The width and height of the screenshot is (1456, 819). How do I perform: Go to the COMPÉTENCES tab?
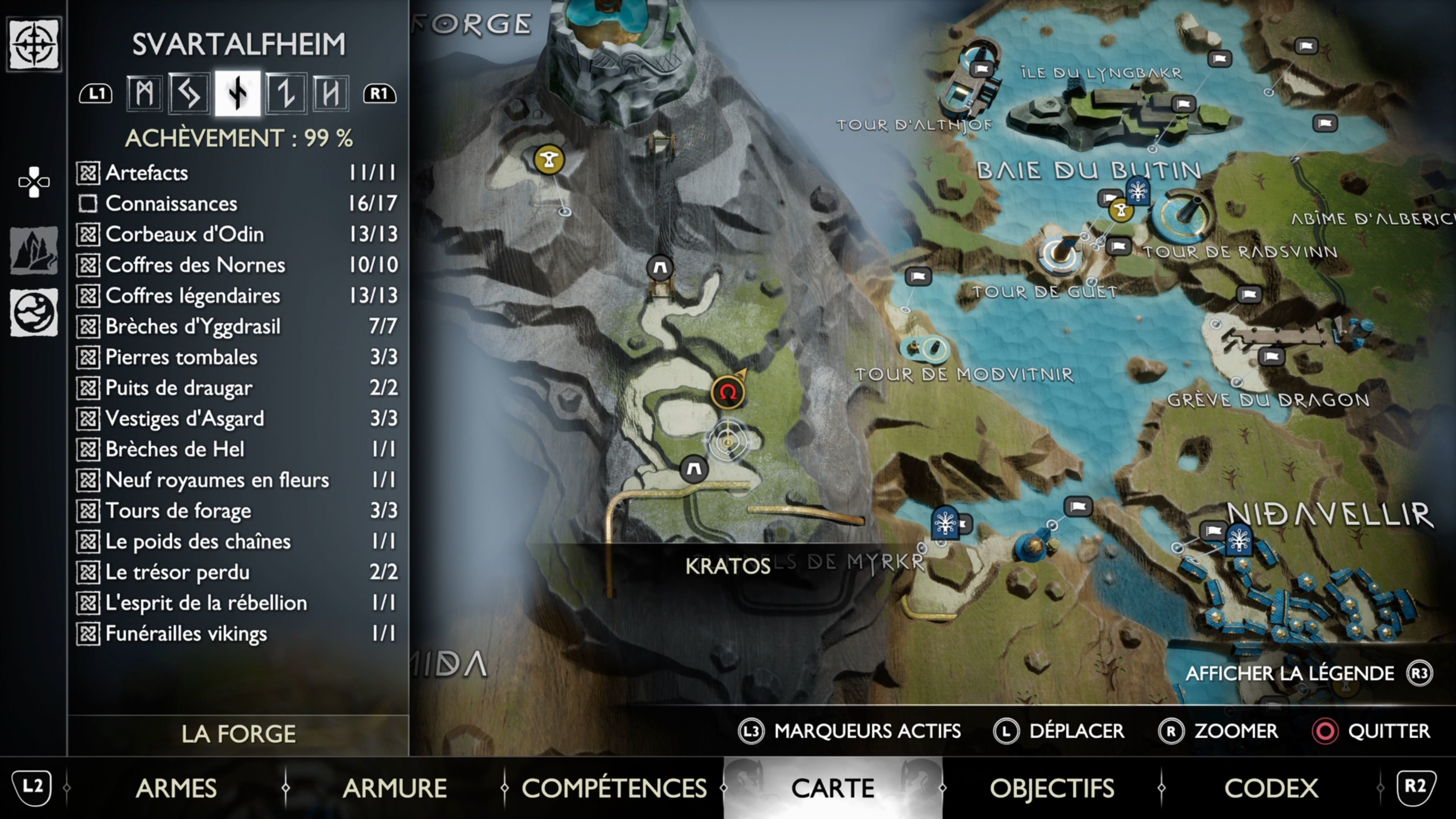(614, 788)
